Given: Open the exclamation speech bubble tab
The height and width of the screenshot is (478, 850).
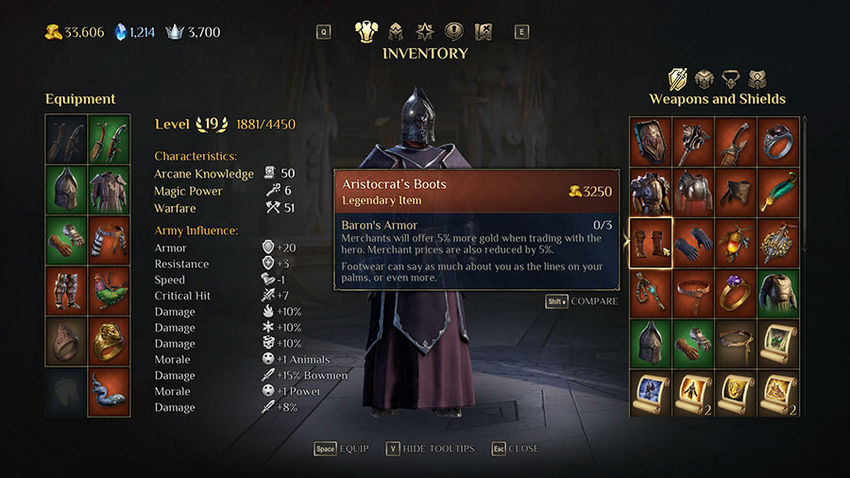Looking at the screenshot, I should pos(453,31).
